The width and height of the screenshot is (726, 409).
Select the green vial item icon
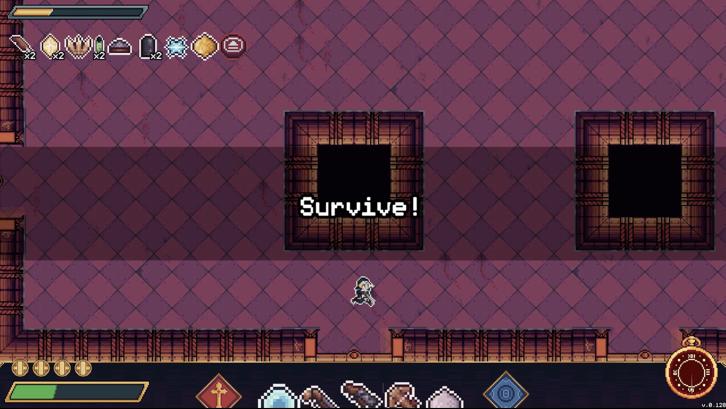[x=98, y=46]
